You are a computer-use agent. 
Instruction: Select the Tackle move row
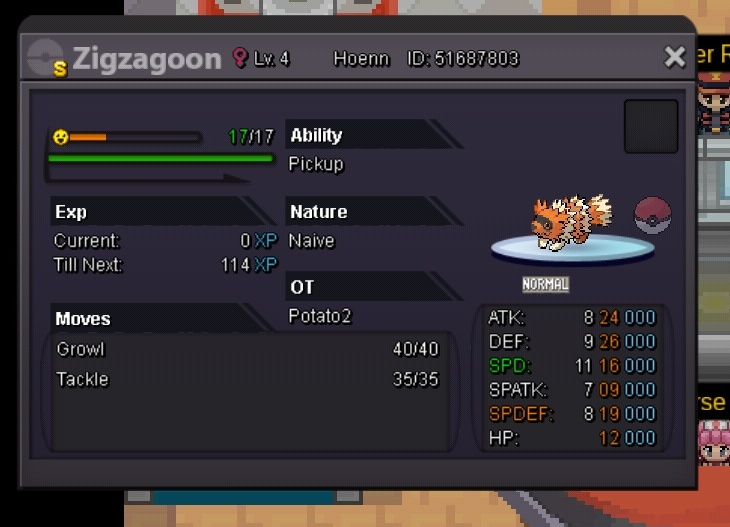247,380
